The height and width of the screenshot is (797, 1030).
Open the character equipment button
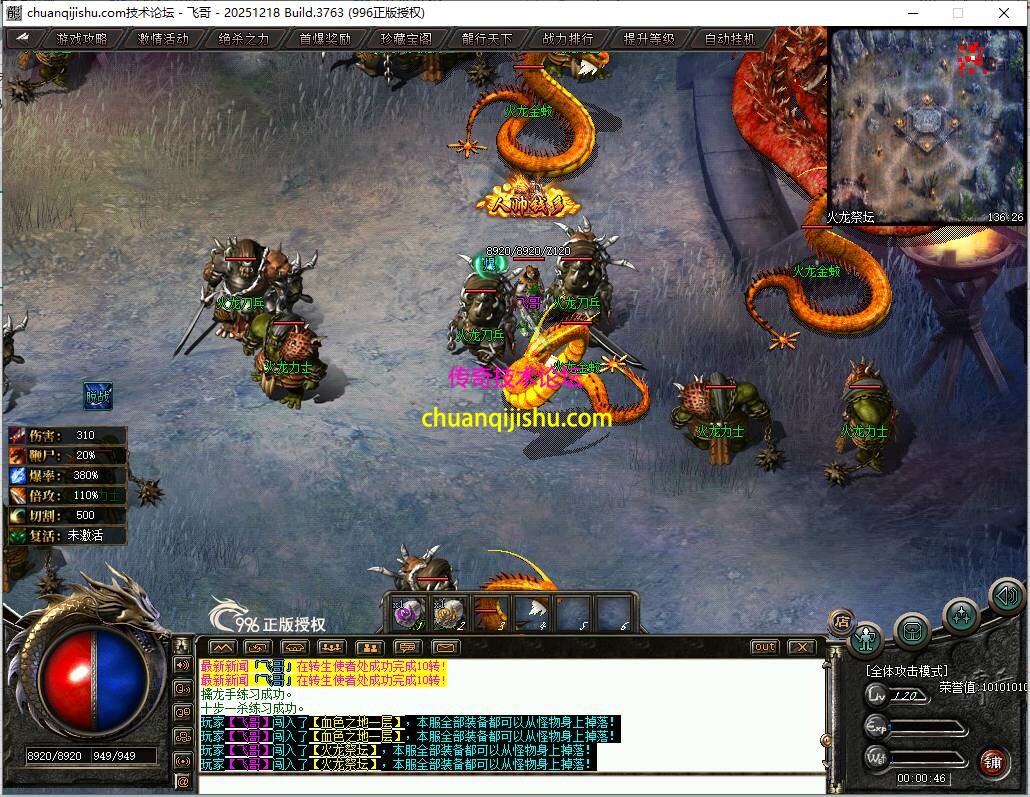[866, 637]
